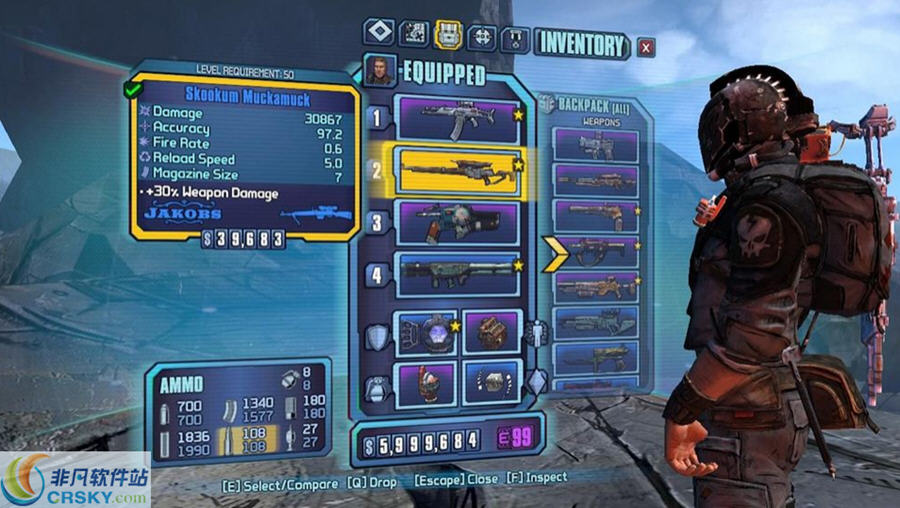Choose the backpack weapon marked by the yellow arrow
This screenshot has width=900, height=508.
597,251
